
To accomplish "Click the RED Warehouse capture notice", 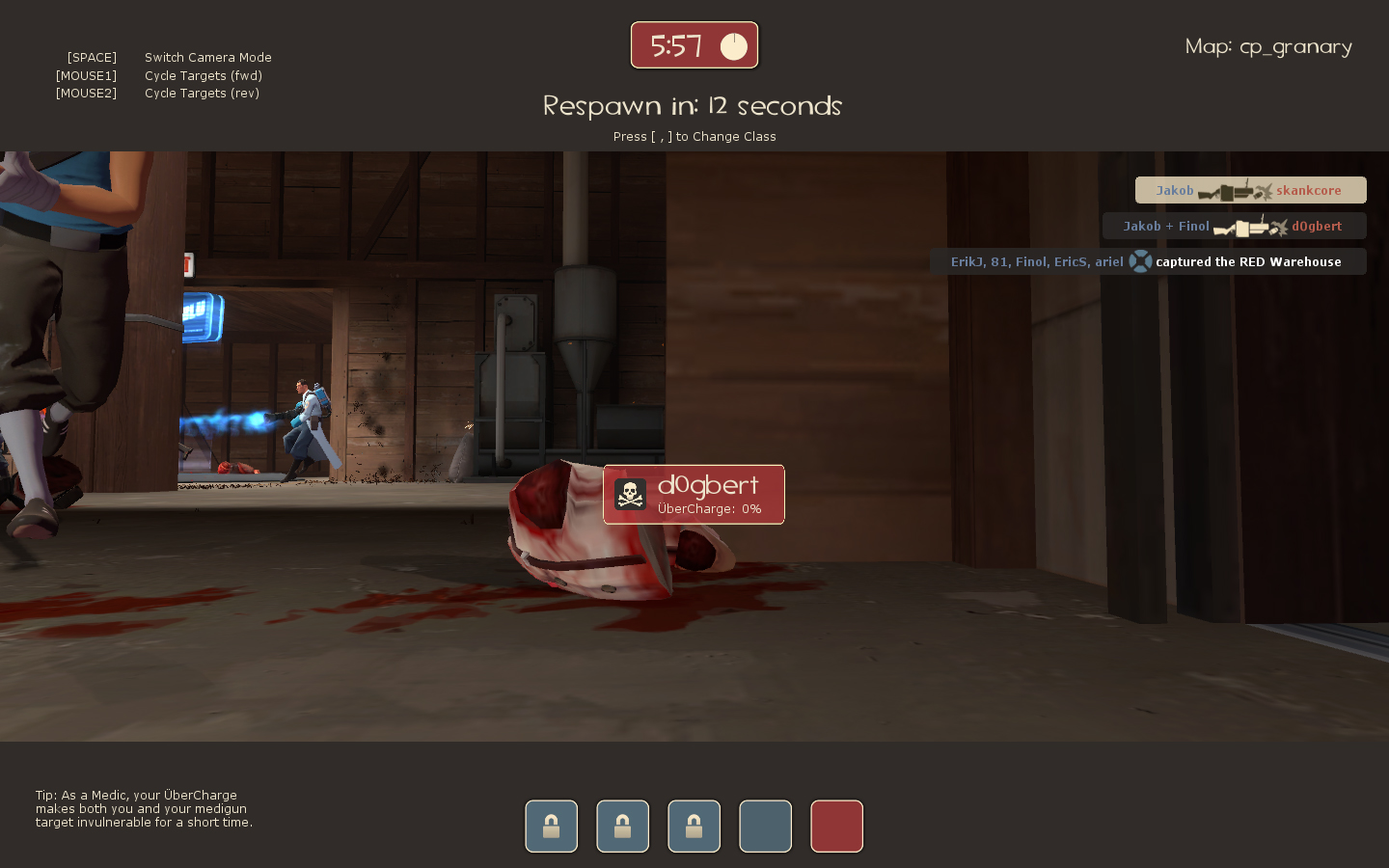I will (1148, 261).
